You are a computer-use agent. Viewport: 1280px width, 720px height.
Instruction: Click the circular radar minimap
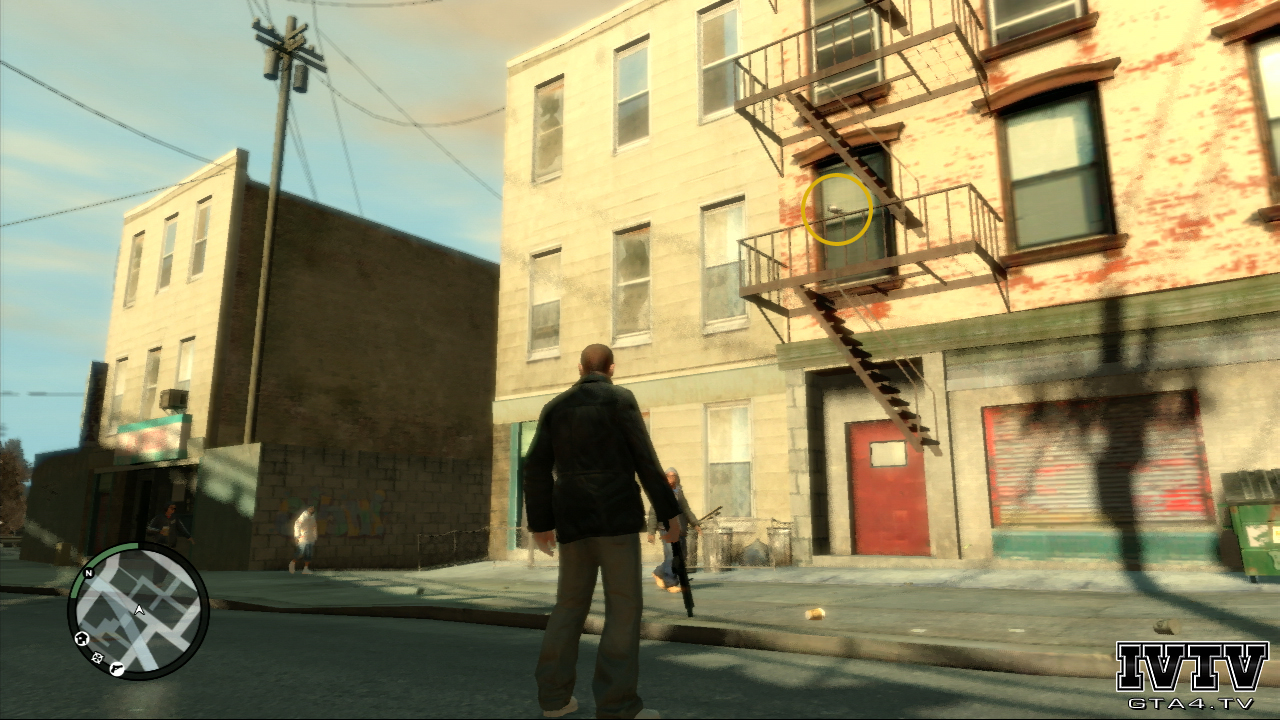click(x=138, y=610)
